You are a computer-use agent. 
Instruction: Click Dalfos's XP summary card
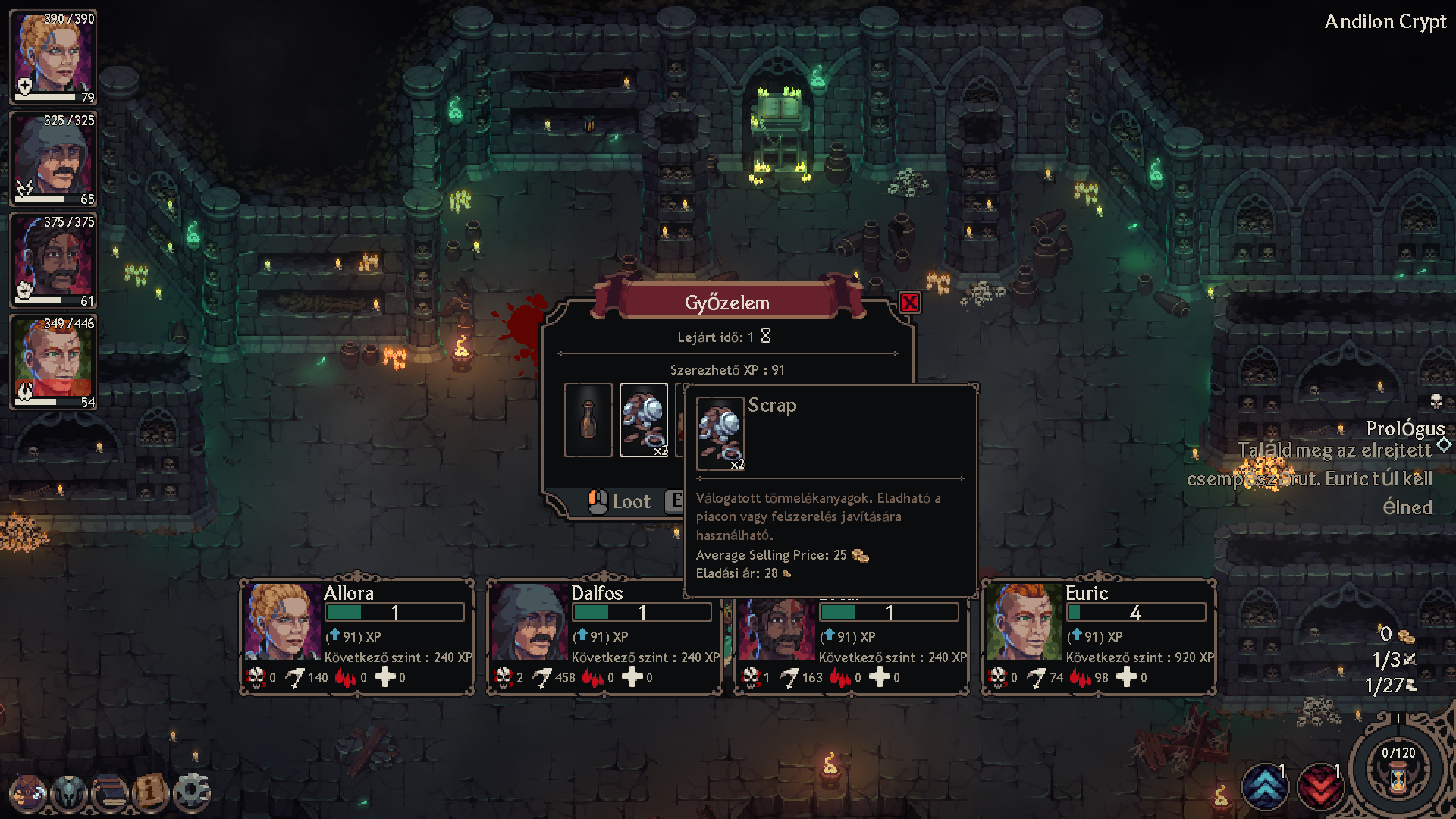coord(604,636)
